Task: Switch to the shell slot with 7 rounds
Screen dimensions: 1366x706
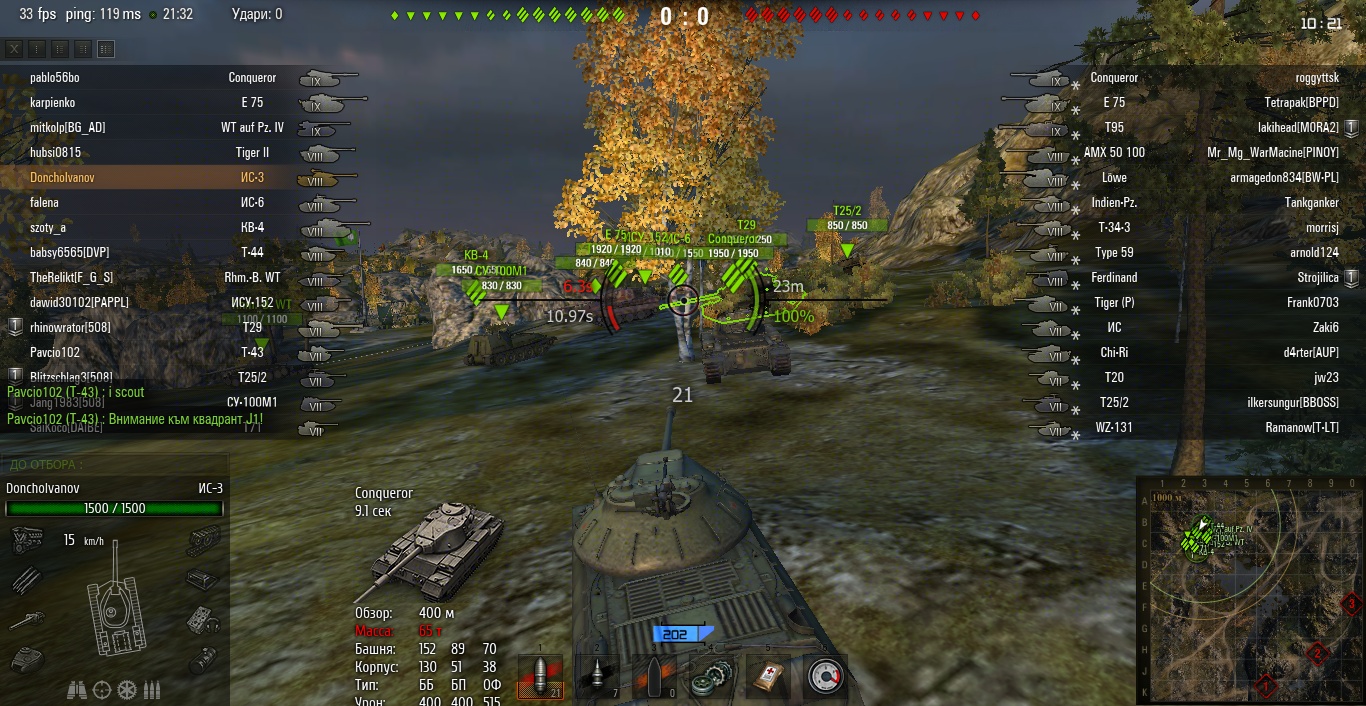Action: [598, 677]
